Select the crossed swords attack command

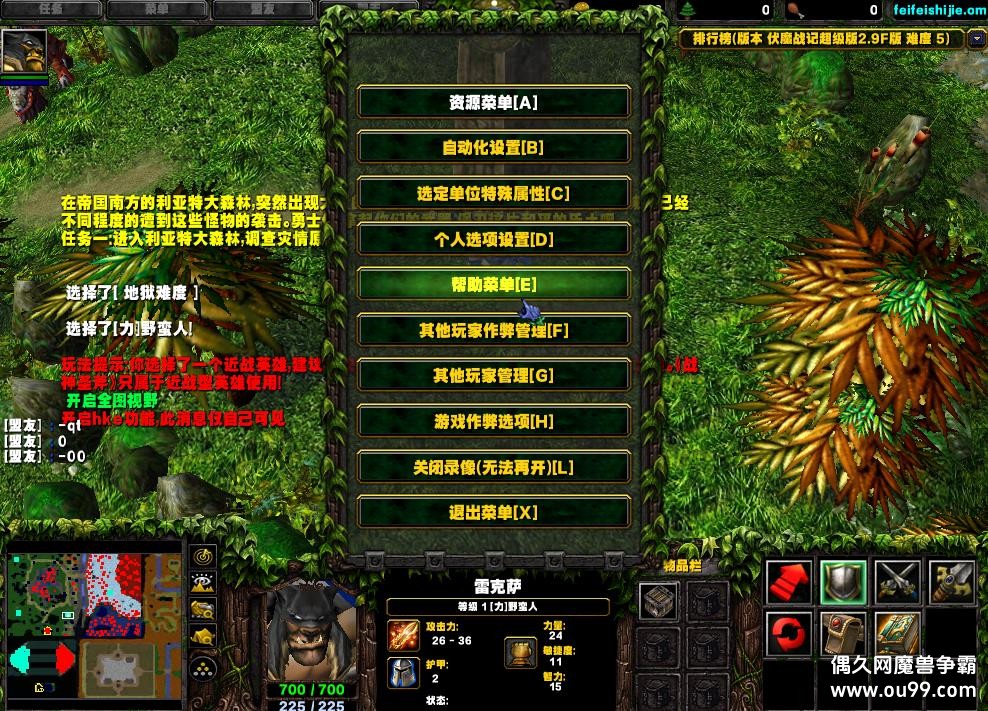coord(897,582)
